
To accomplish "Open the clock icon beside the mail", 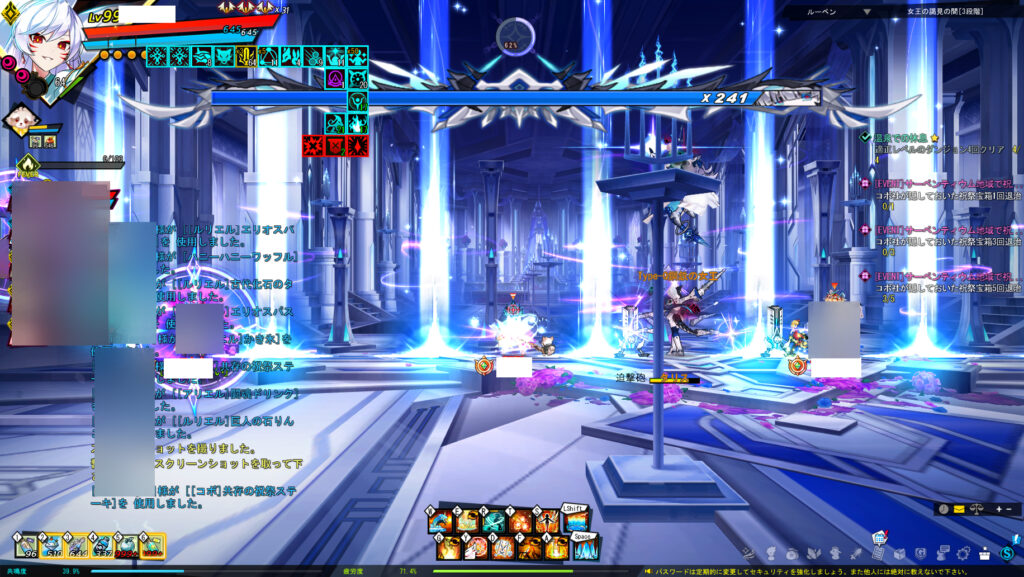I will 944,509.
